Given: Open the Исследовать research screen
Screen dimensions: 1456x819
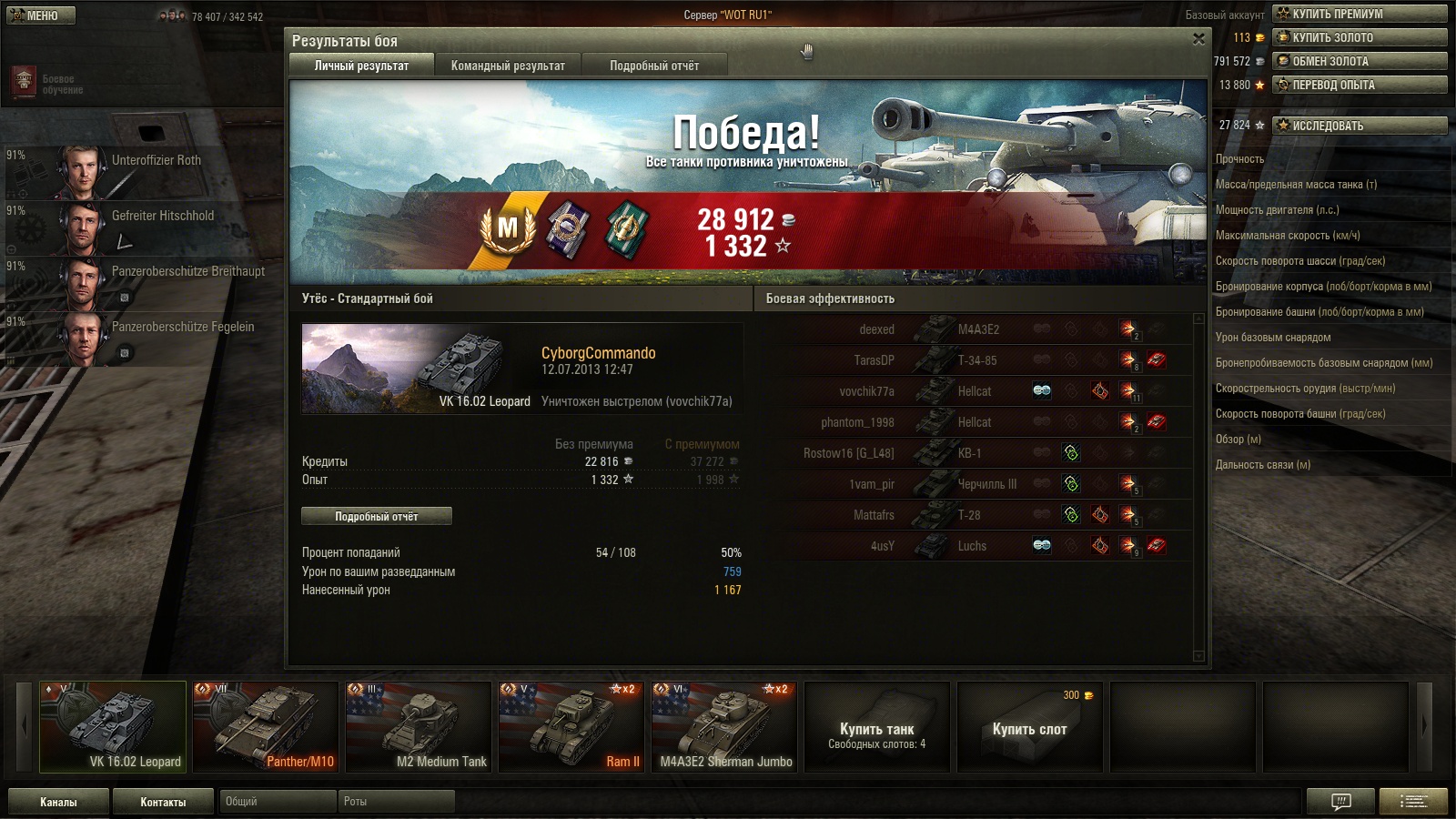Looking at the screenshot, I should tap(1360, 126).
